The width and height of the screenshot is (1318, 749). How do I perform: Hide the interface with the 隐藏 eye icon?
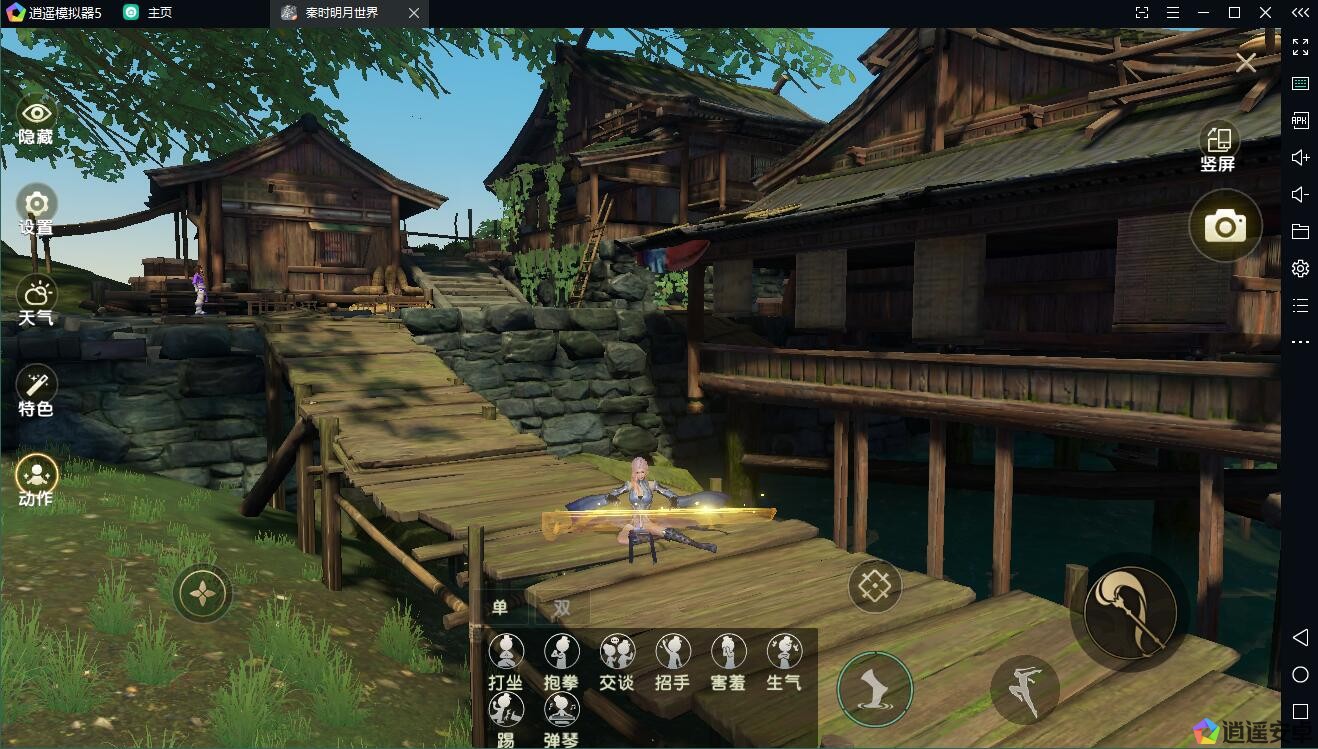36,119
